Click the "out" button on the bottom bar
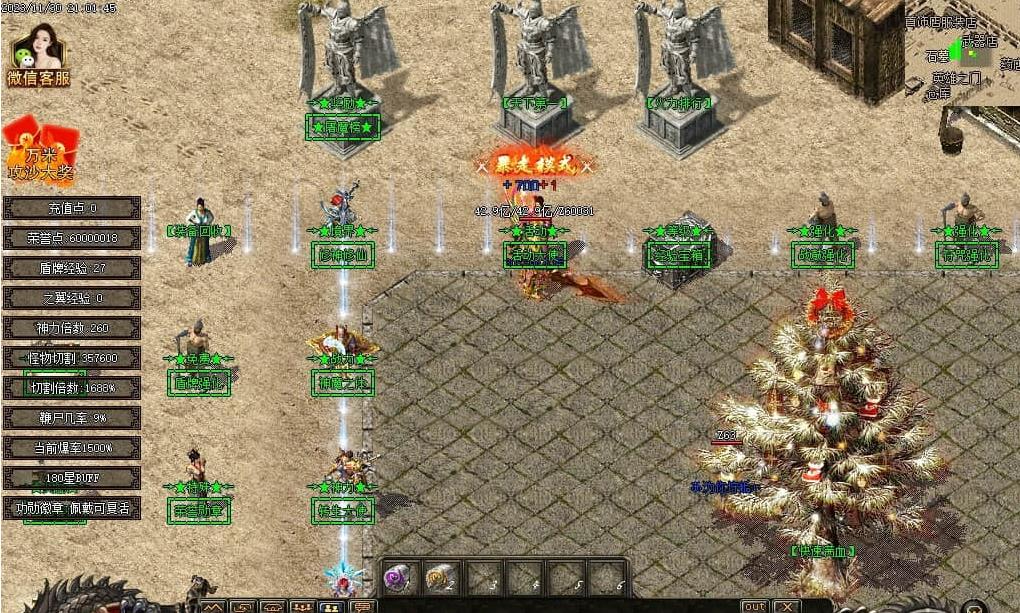Image resolution: width=1020 pixels, height=613 pixels. (x=754, y=606)
